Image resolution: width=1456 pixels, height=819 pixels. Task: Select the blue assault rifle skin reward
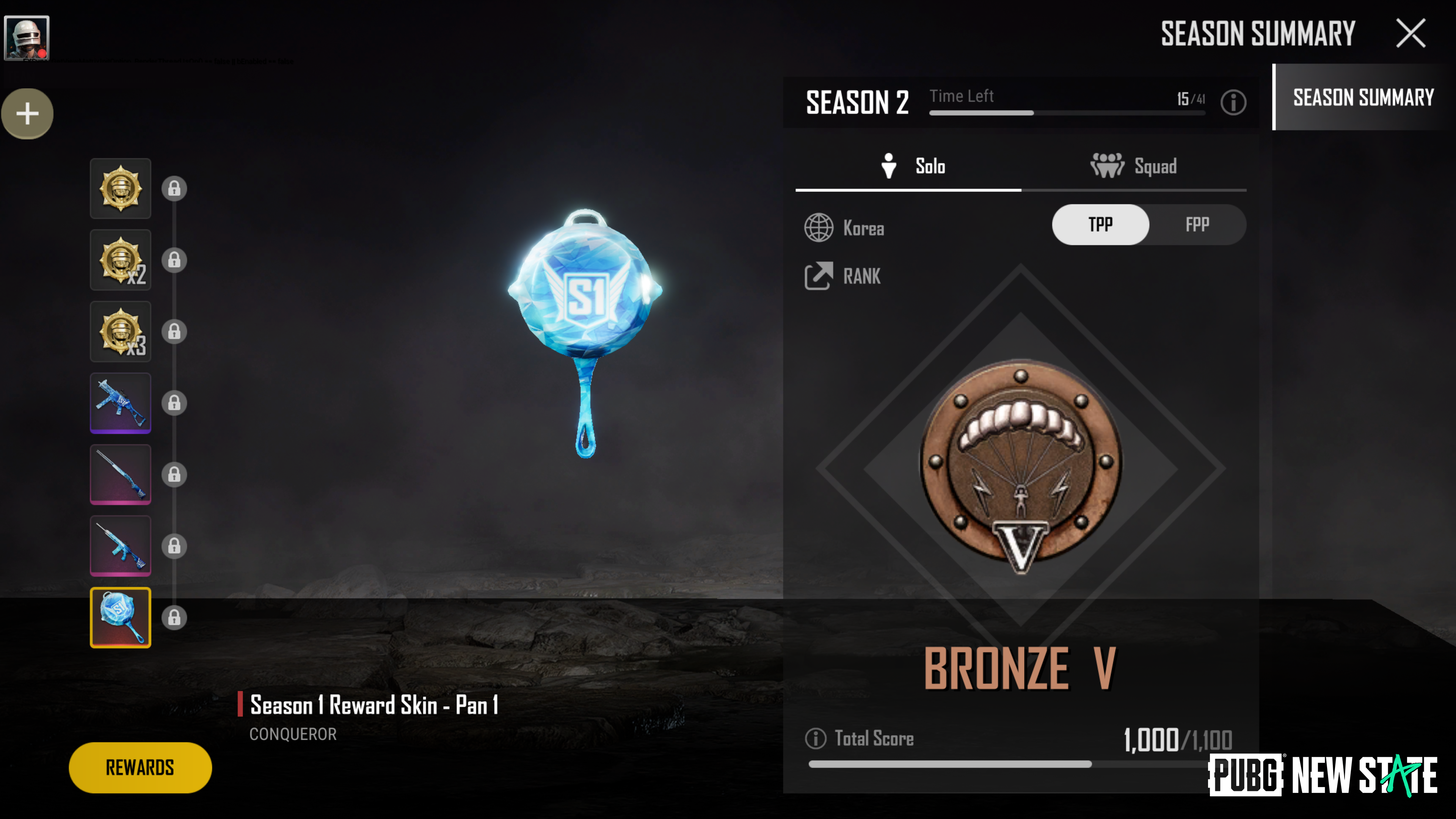[x=121, y=546]
